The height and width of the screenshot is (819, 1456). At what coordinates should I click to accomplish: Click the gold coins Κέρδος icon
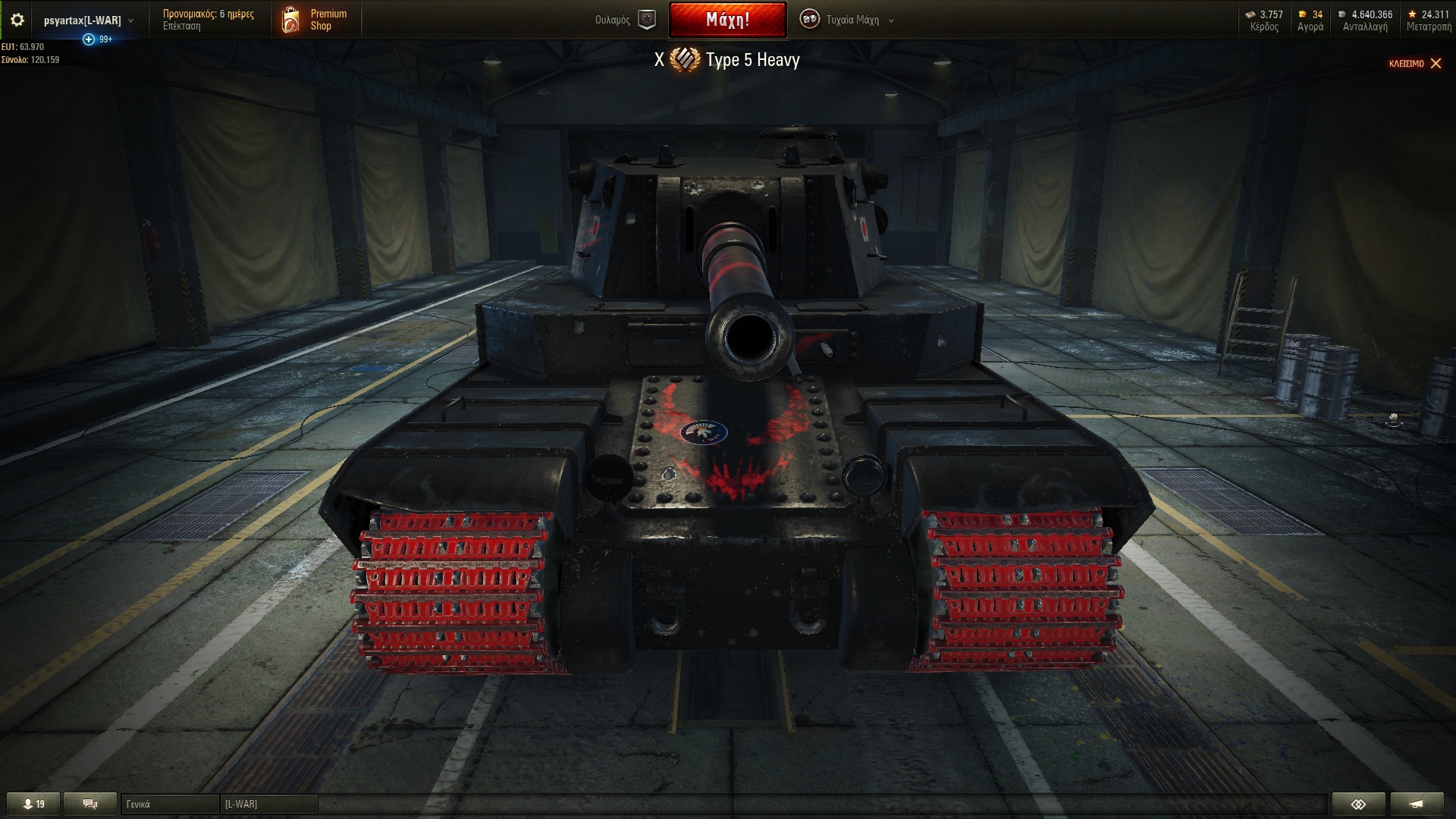tap(1252, 13)
